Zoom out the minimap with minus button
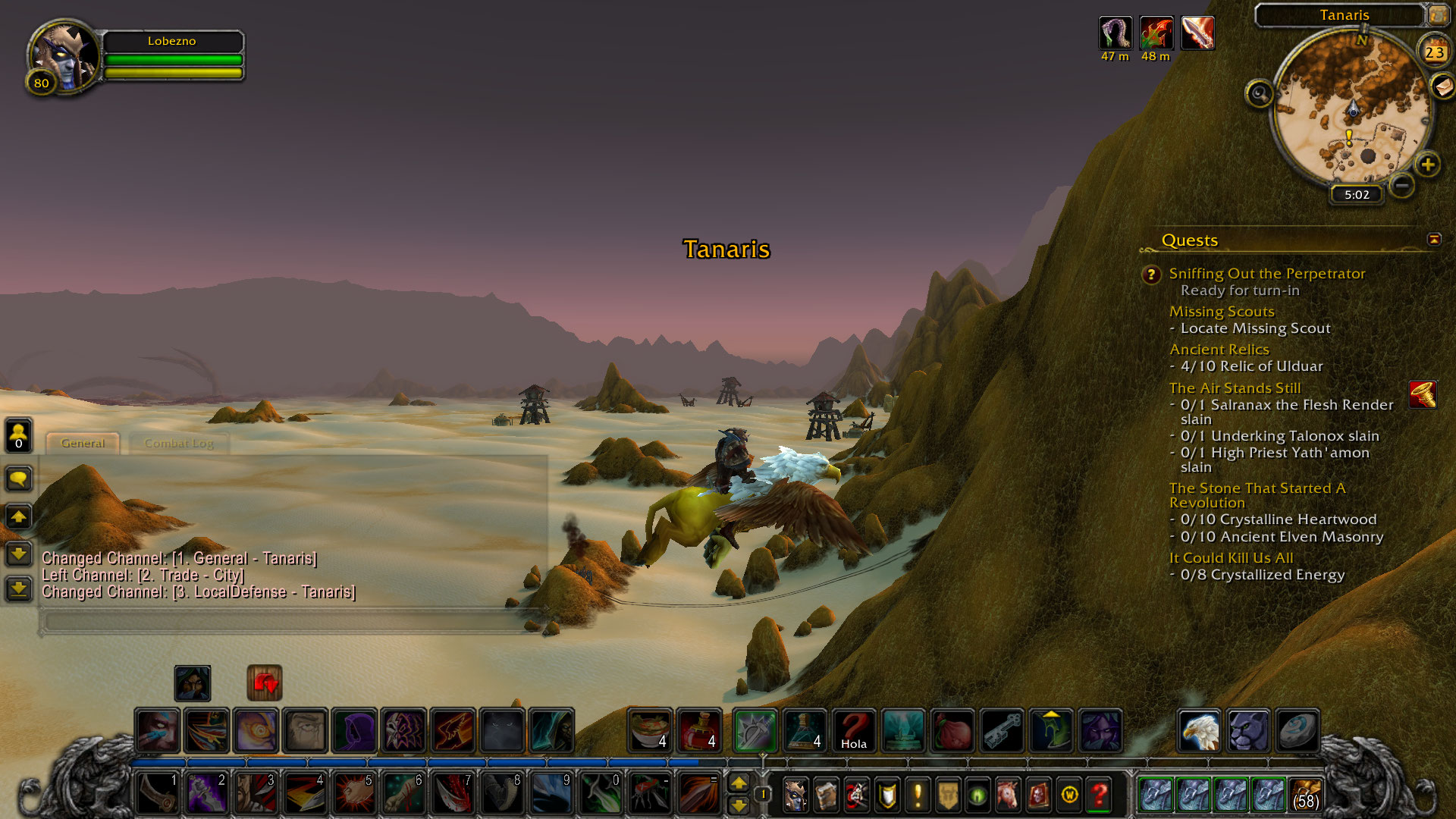The image size is (1456, 819). (x=1401, y=185)
